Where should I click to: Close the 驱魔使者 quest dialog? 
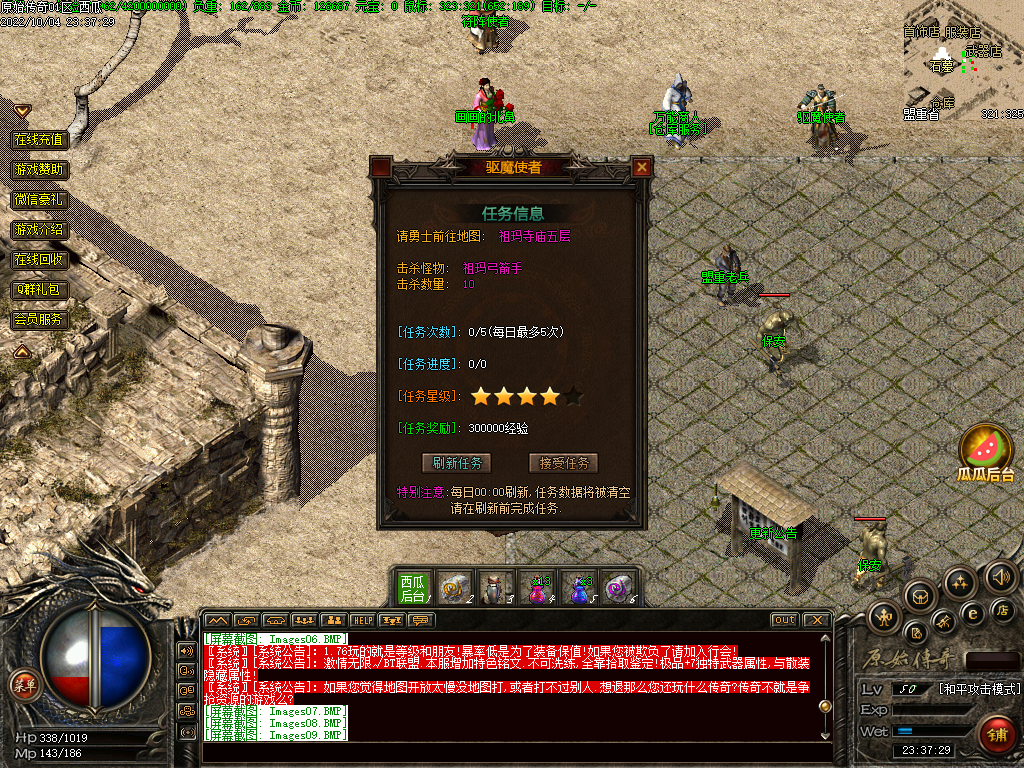pos(642,167)
